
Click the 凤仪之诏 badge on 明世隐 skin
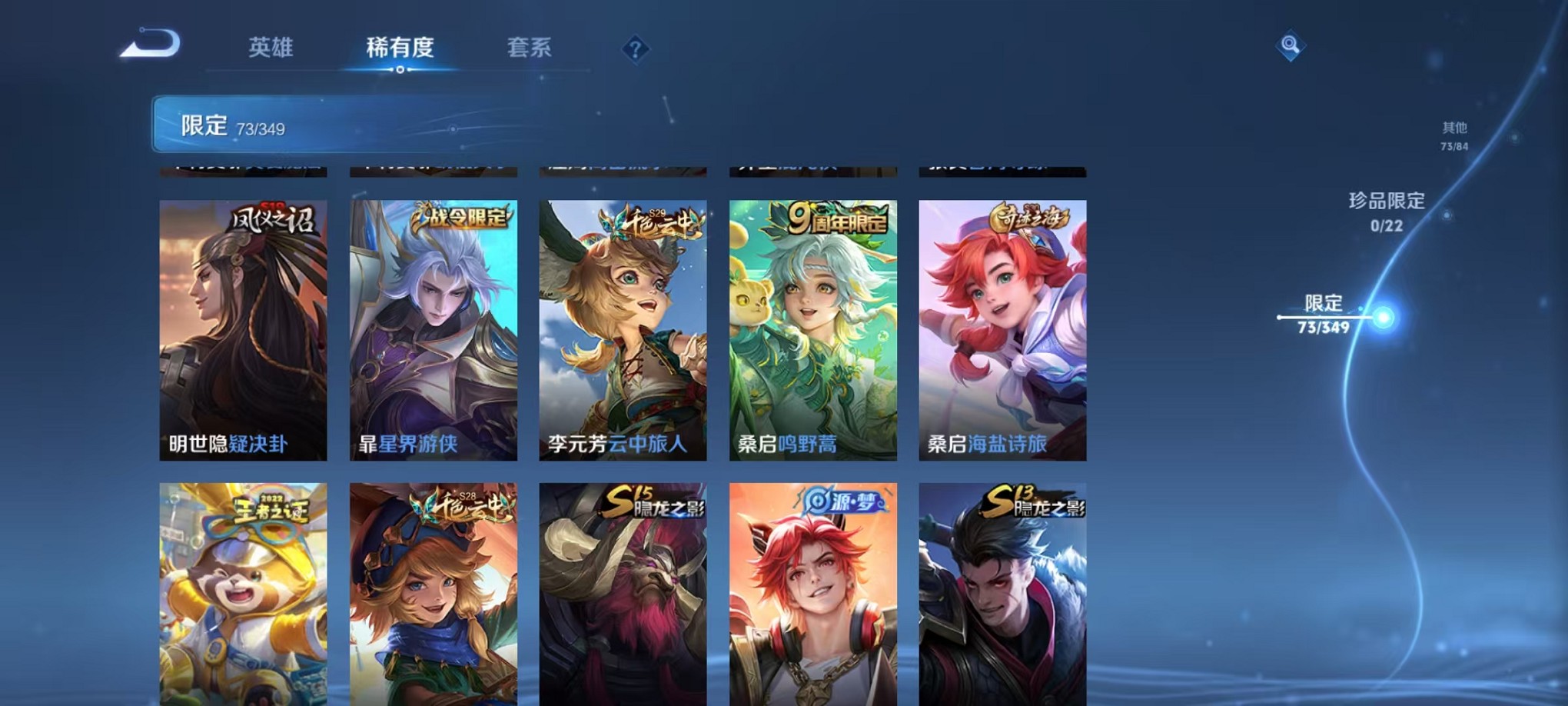click(x=270, y=219)
